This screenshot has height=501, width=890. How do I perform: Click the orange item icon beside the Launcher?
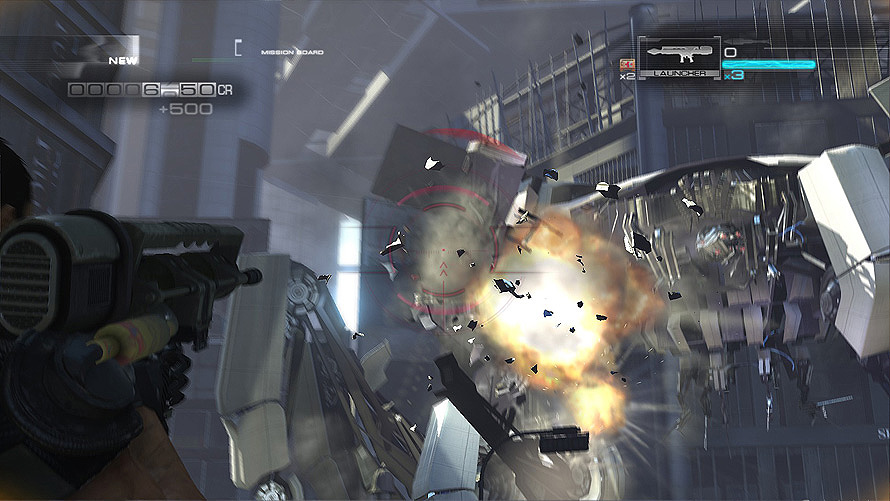(627, 65)
